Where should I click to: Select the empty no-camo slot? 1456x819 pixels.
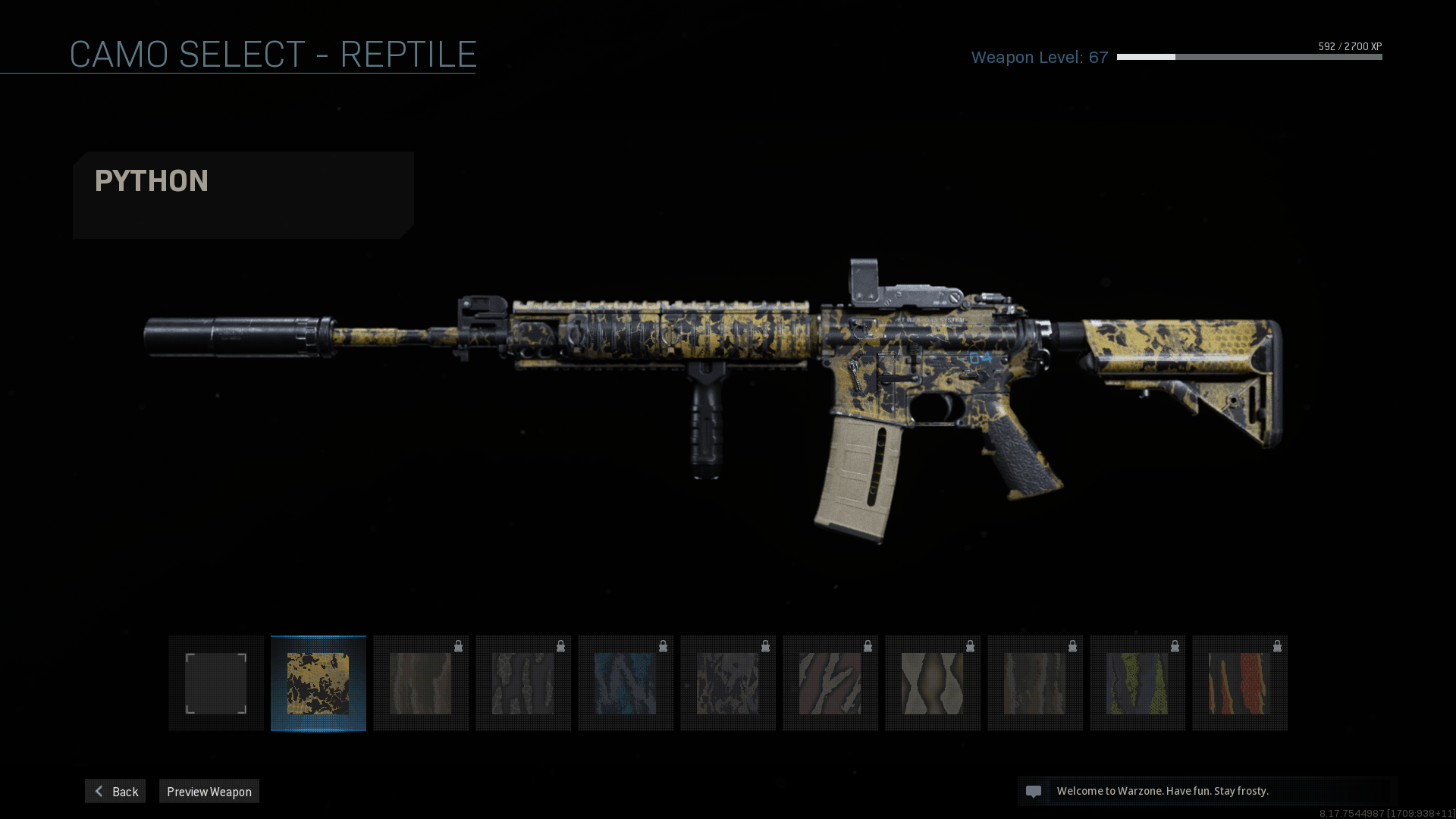(x=216, y=683)
